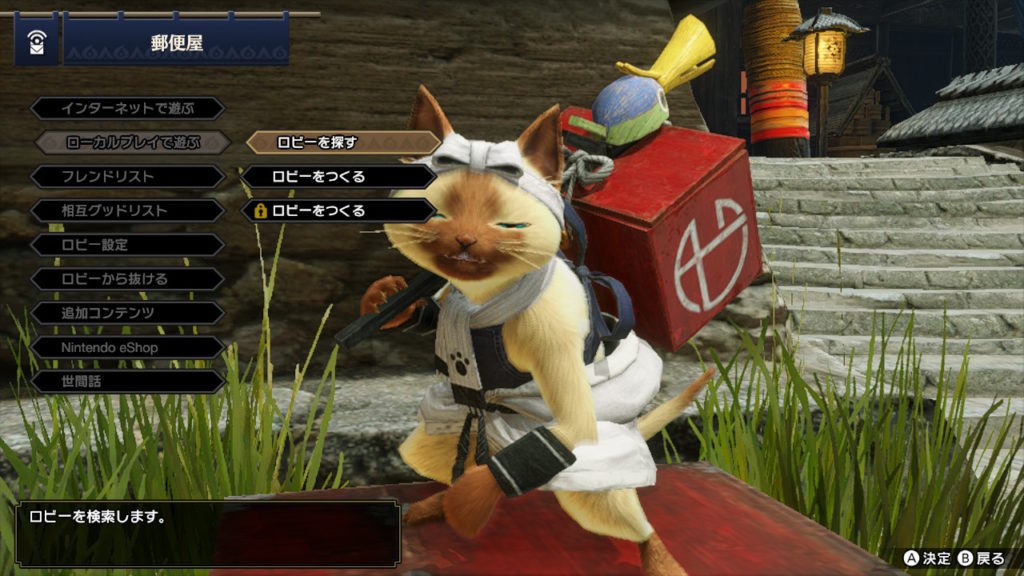
Task: Choose the locked ロビーをつくる option
Action: pos(339,211)
